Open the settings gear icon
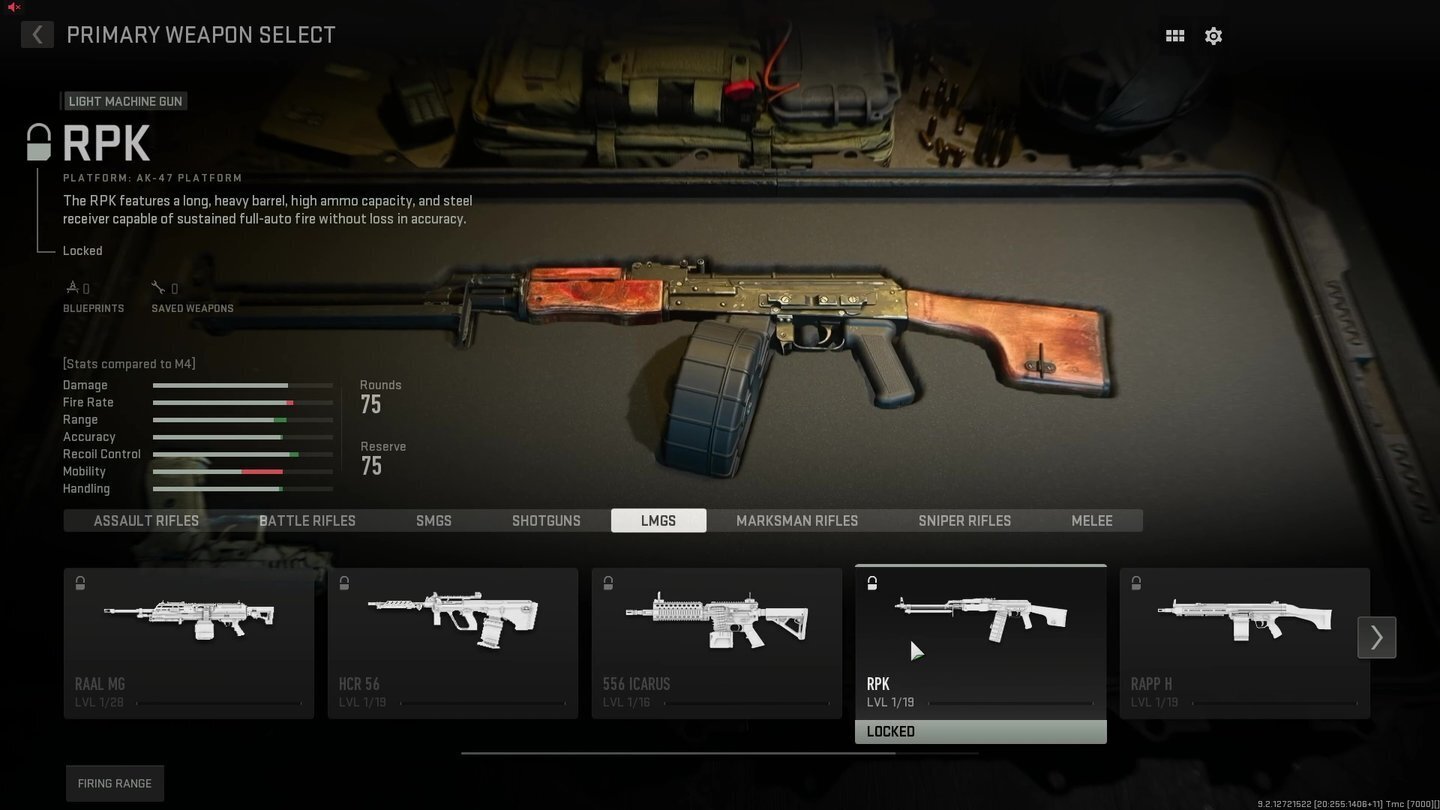This screenshot has height=810, width=1440. click(1213, 35)
